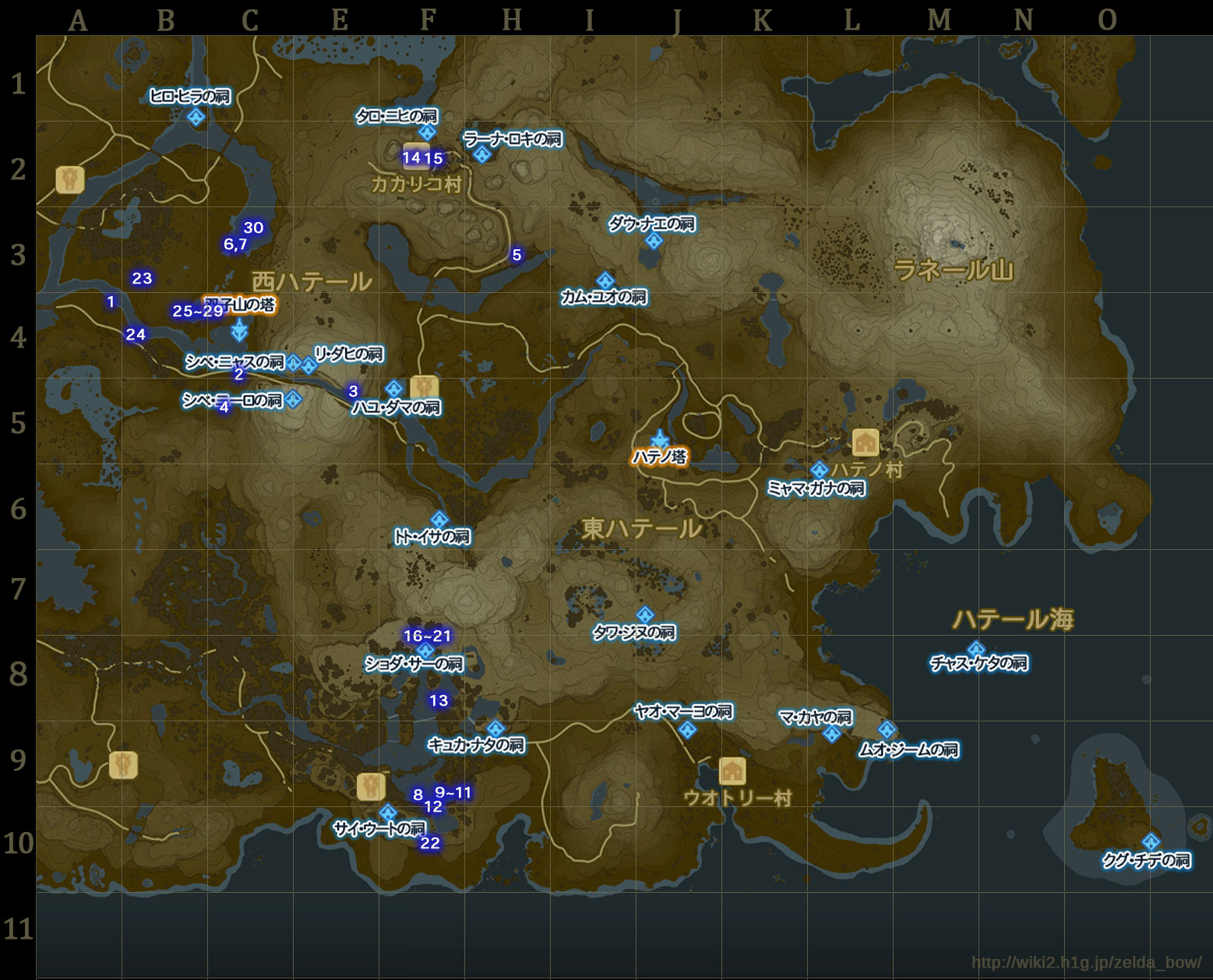Click the stable icon beside ハユ・ダマの祠
The width and height of the screenshot is (1213, 980).
click(x=424, y=387)
